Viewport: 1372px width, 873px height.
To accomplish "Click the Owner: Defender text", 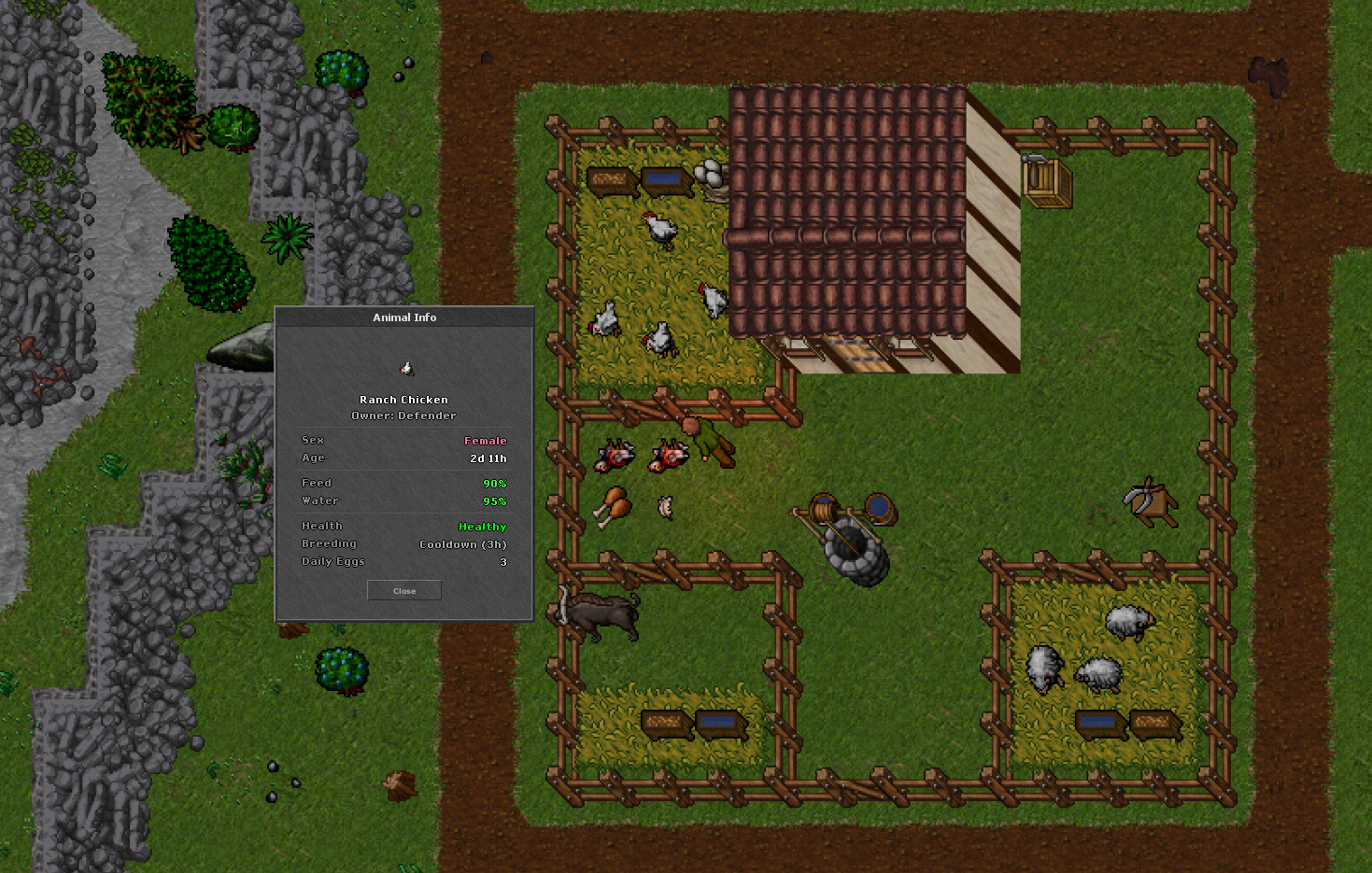I will click(403, 415).
